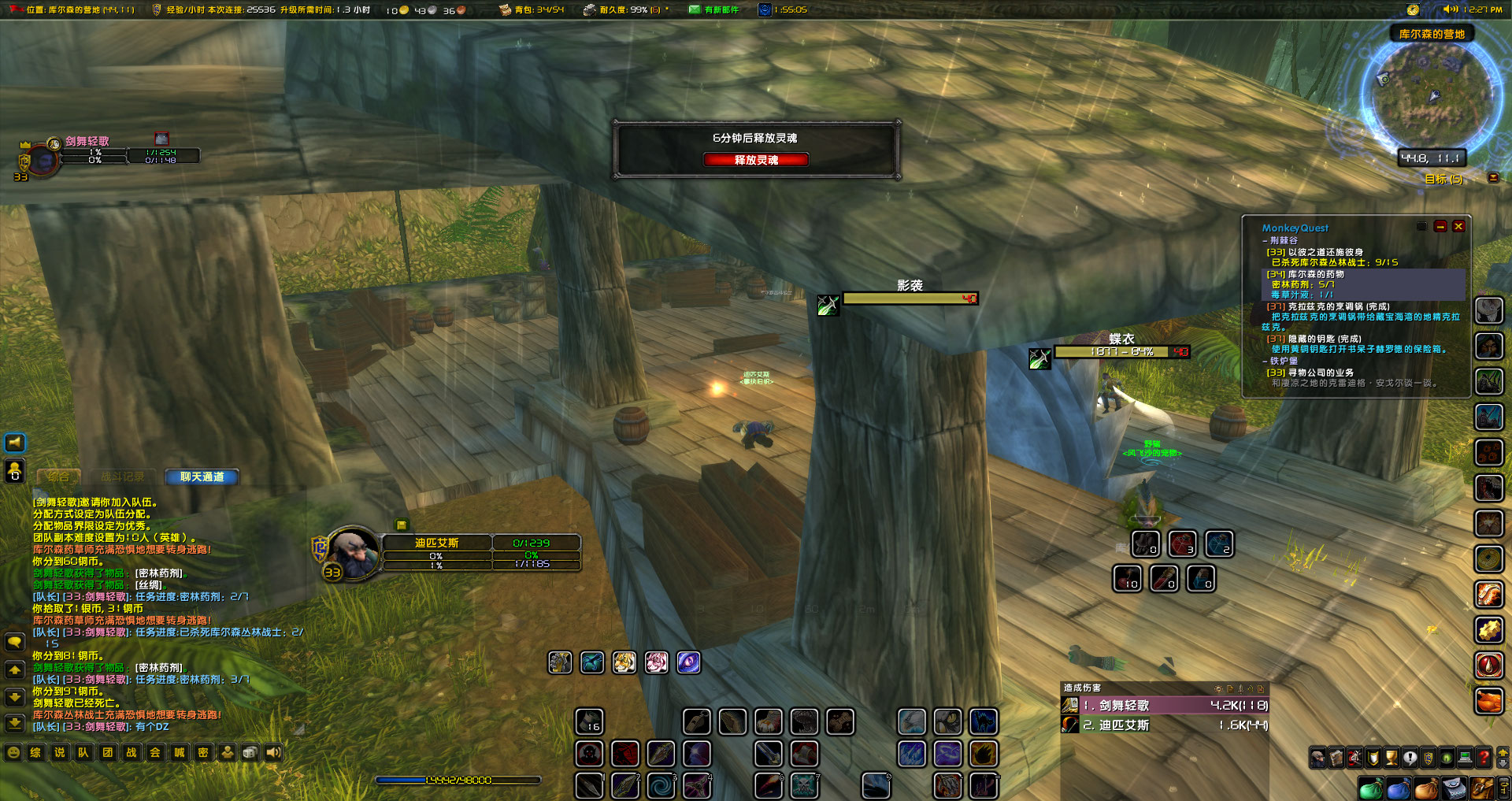
Task: Open the red question mark help menu
Action: pos(1484,758)
